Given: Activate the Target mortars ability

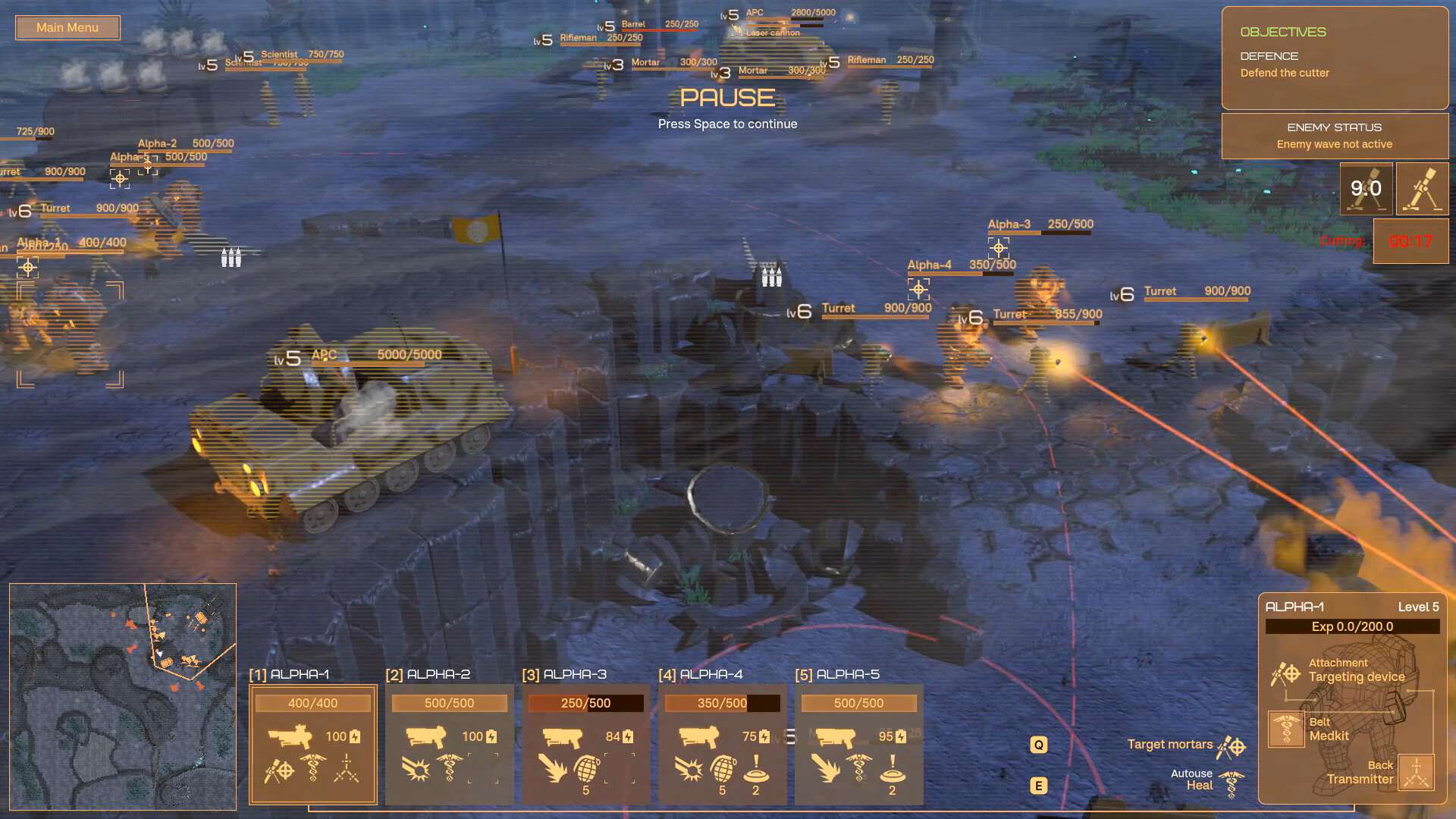Looking at the screenshot, I should (1232, 747).
